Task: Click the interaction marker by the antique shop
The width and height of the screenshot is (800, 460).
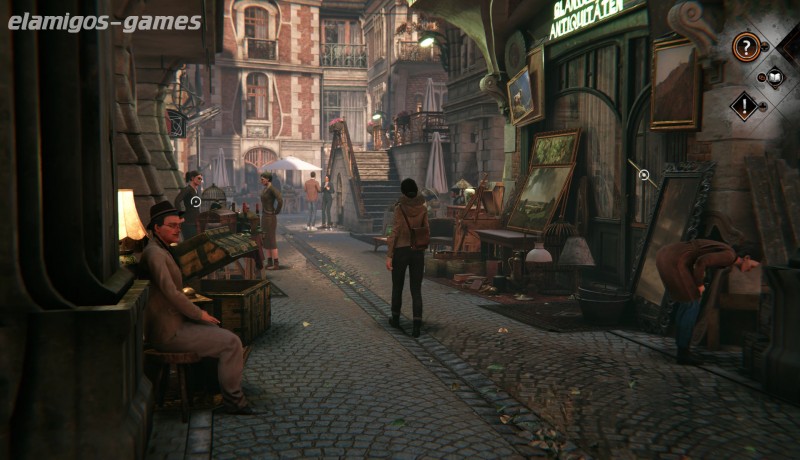Action: pyautogui.click(x=644, y=175)
